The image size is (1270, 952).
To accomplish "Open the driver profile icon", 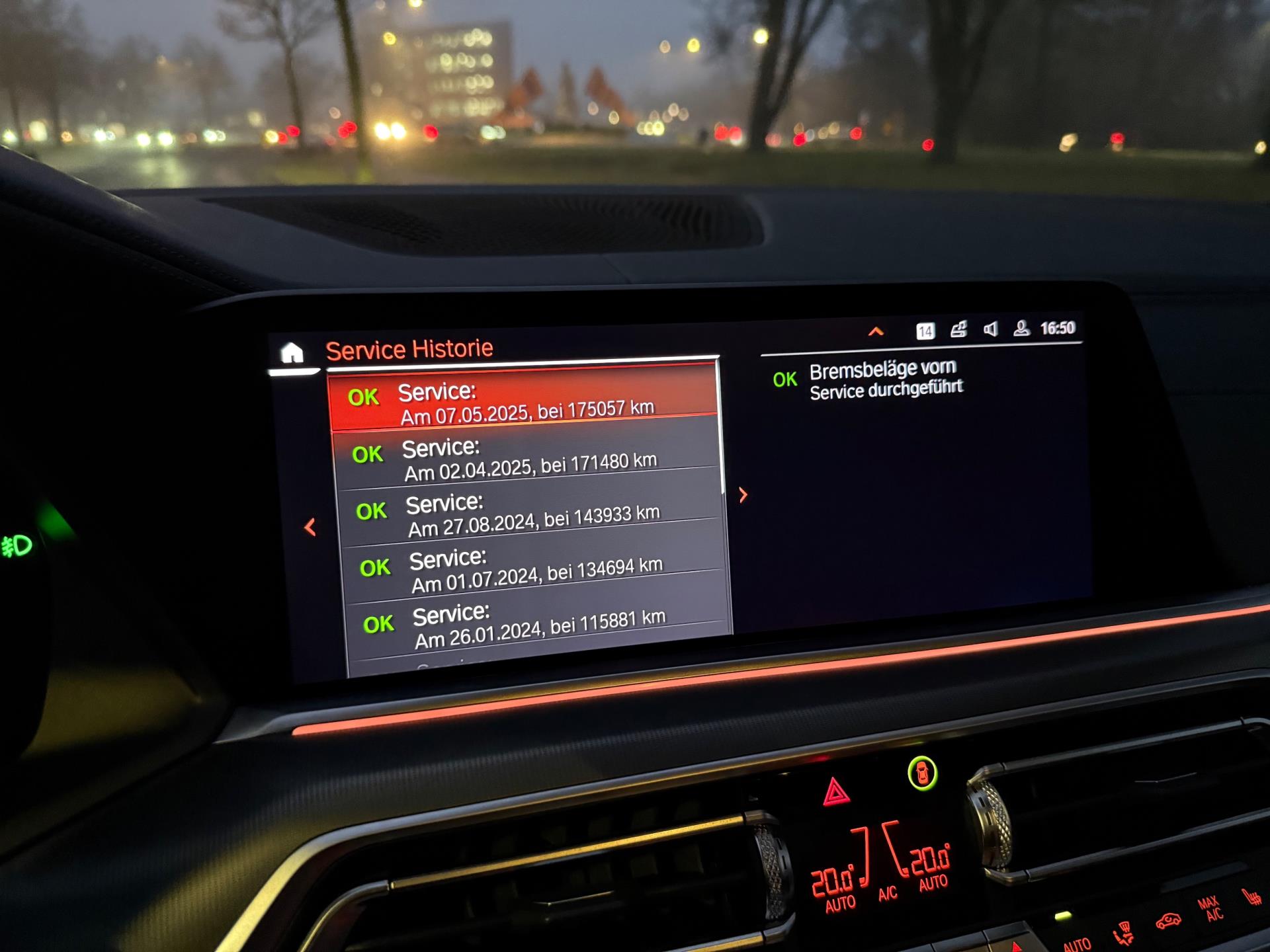I will coord(1021,329).
